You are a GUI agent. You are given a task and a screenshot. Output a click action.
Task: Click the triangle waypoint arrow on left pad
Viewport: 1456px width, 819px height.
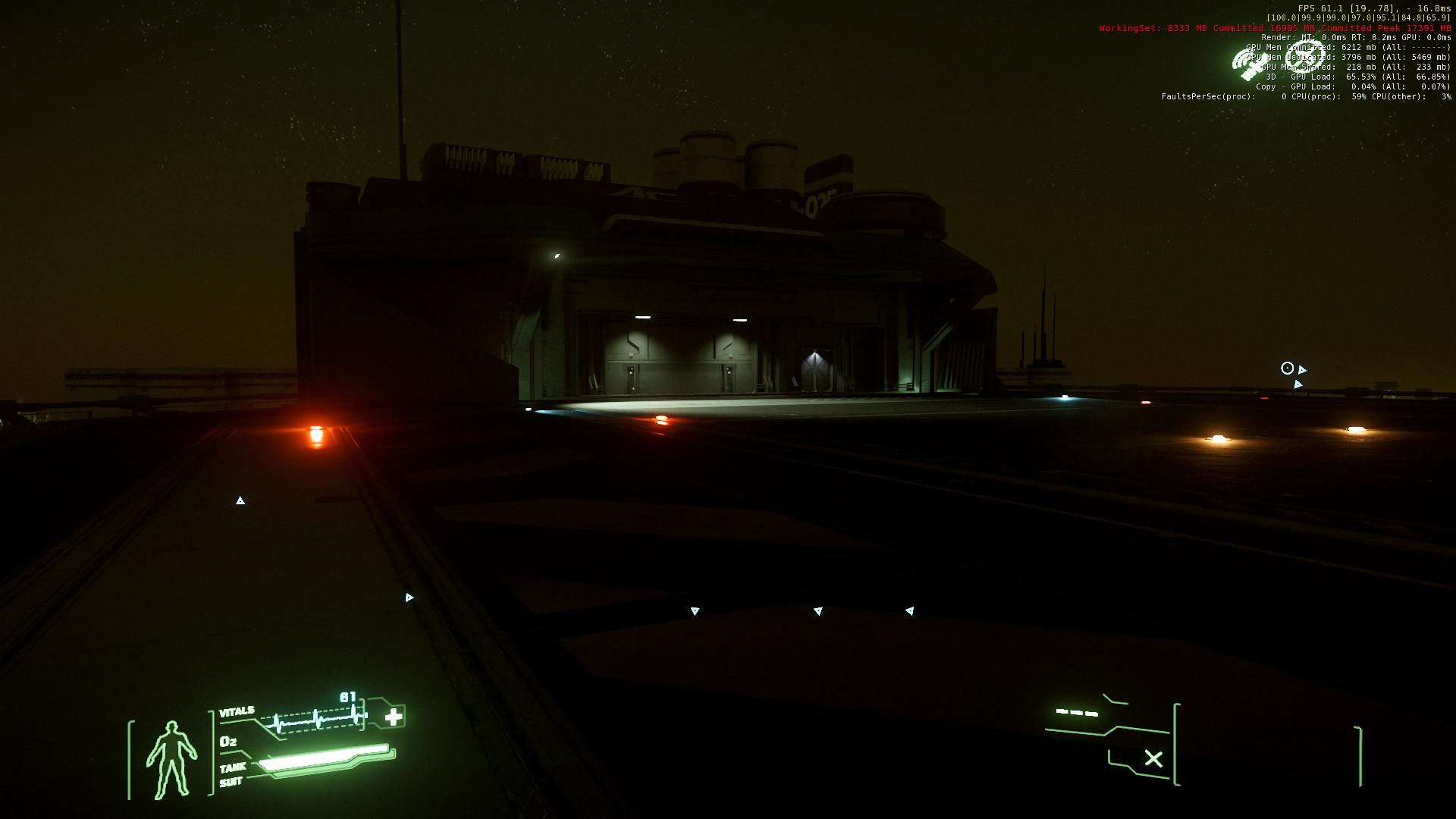pos(240,500)
